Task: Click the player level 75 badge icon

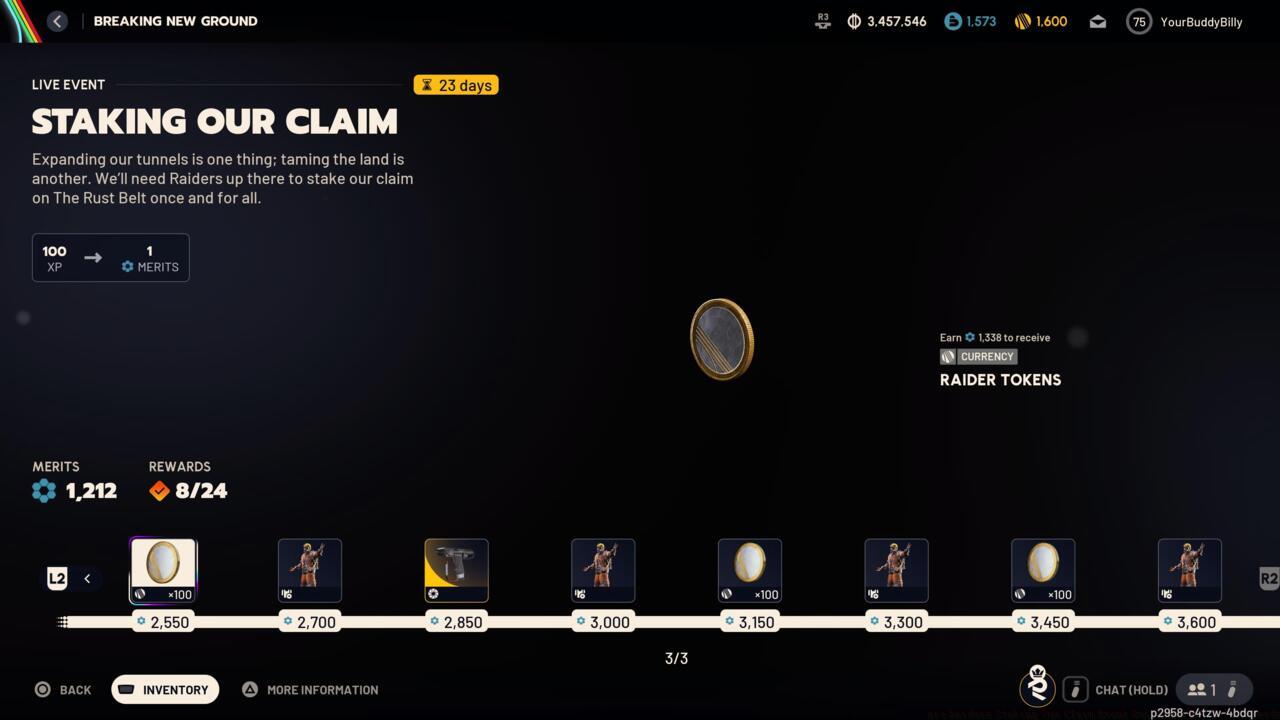Action: (1138, 21)
